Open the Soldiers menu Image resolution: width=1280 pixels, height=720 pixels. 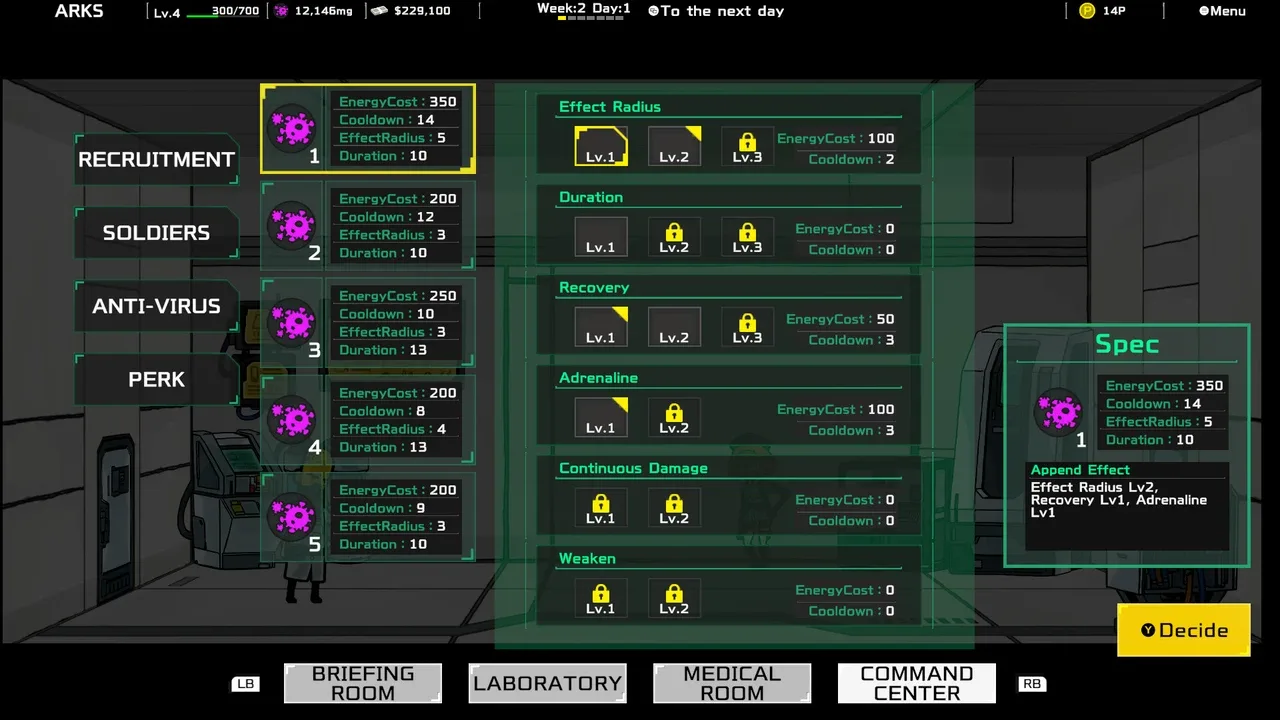tap(156, 233)
